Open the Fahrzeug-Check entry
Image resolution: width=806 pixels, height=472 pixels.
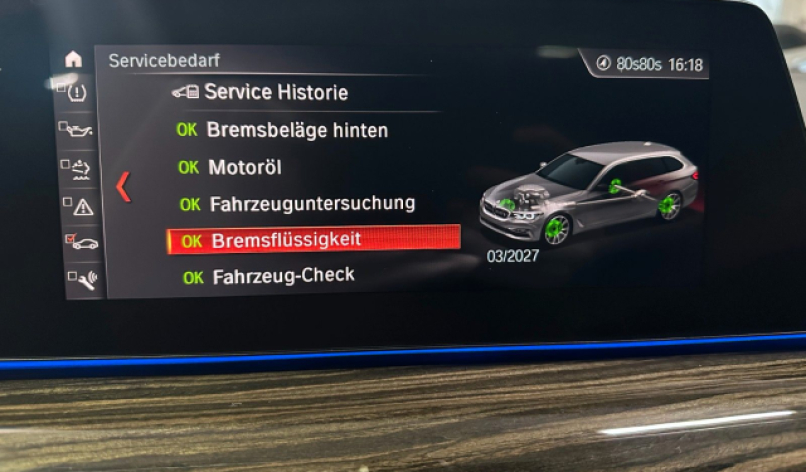click(x=283, y=275)
